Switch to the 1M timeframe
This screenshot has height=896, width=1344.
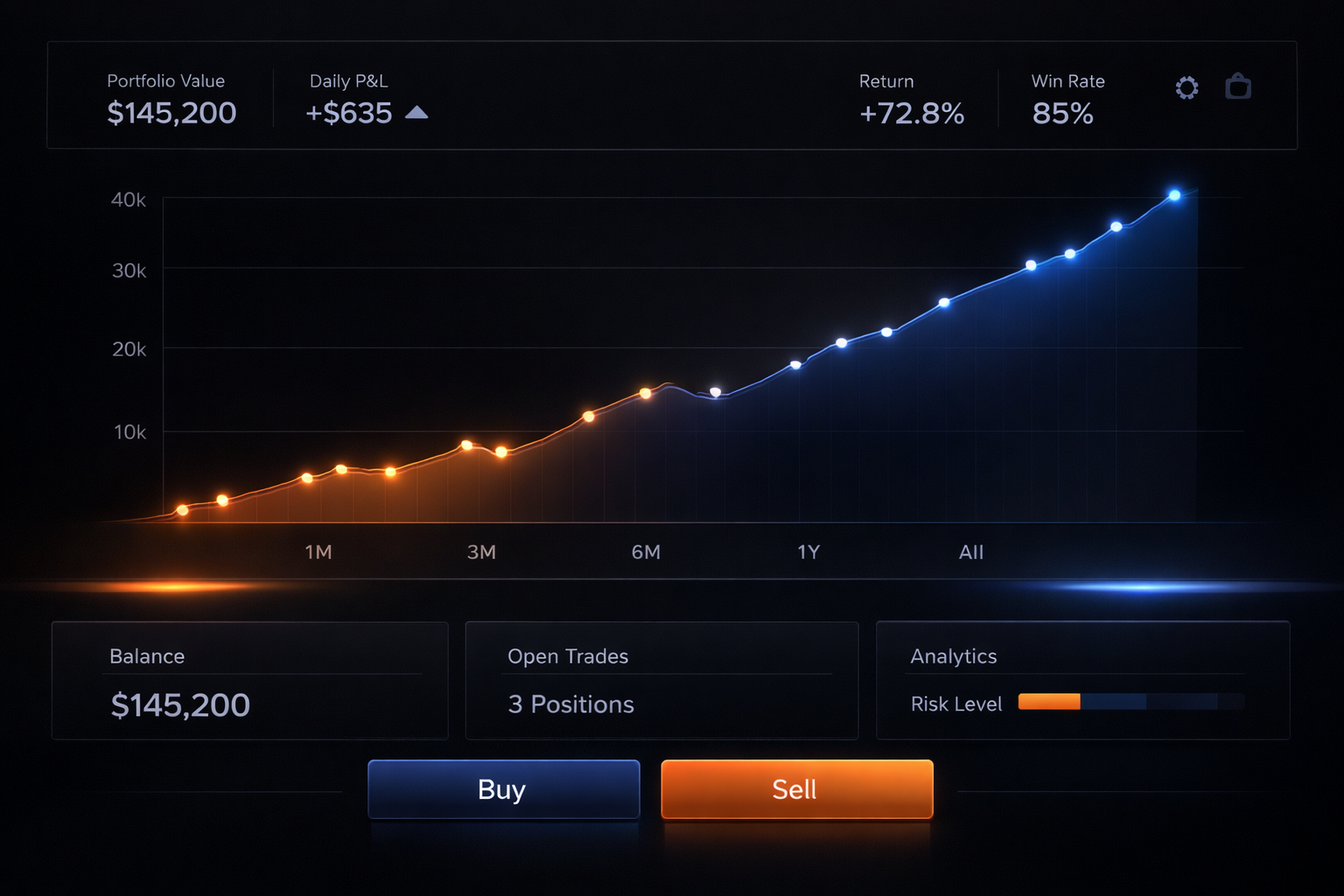pyautogui.click(x=318, y=552)
